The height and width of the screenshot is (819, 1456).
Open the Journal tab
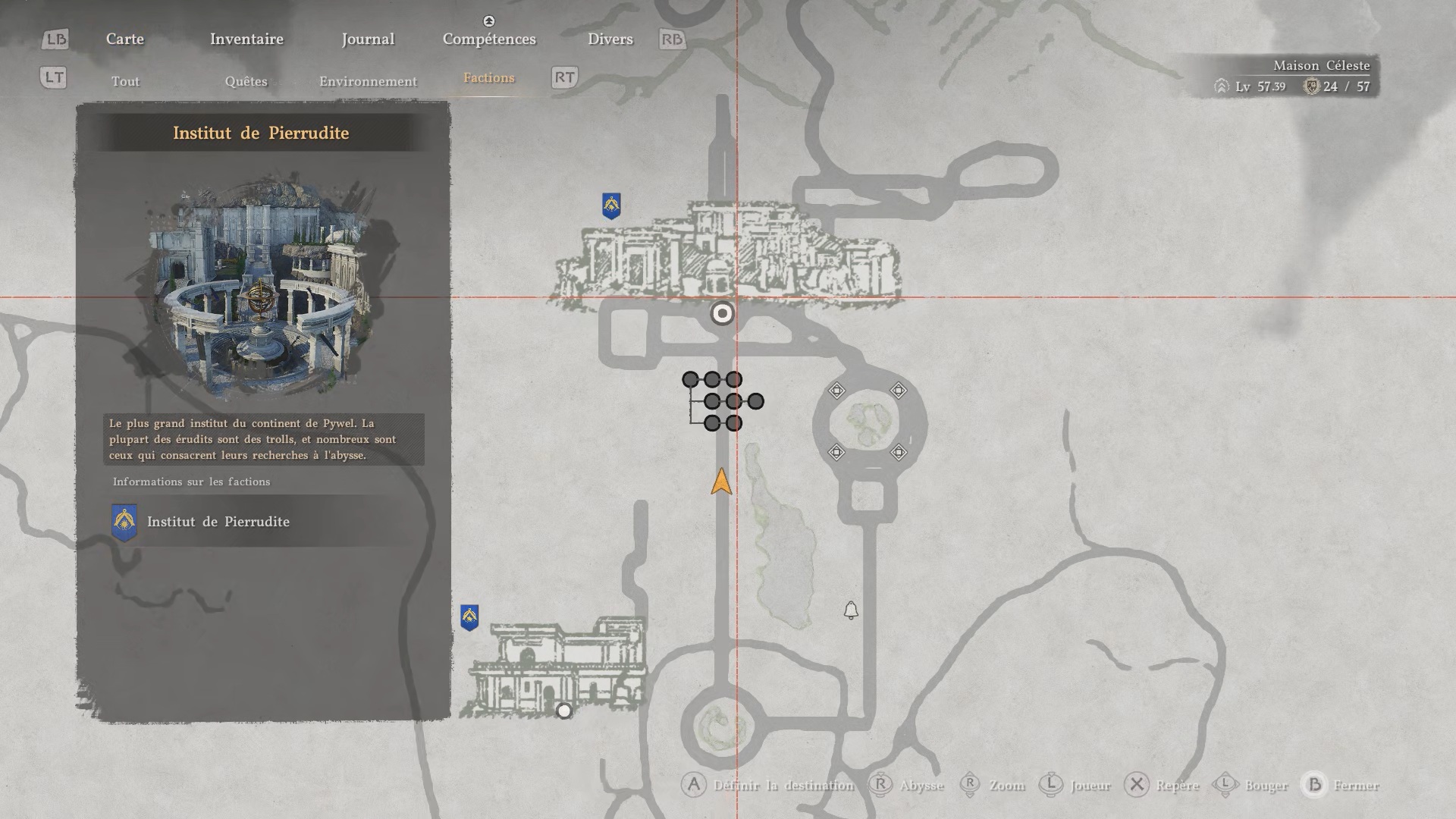368,39
